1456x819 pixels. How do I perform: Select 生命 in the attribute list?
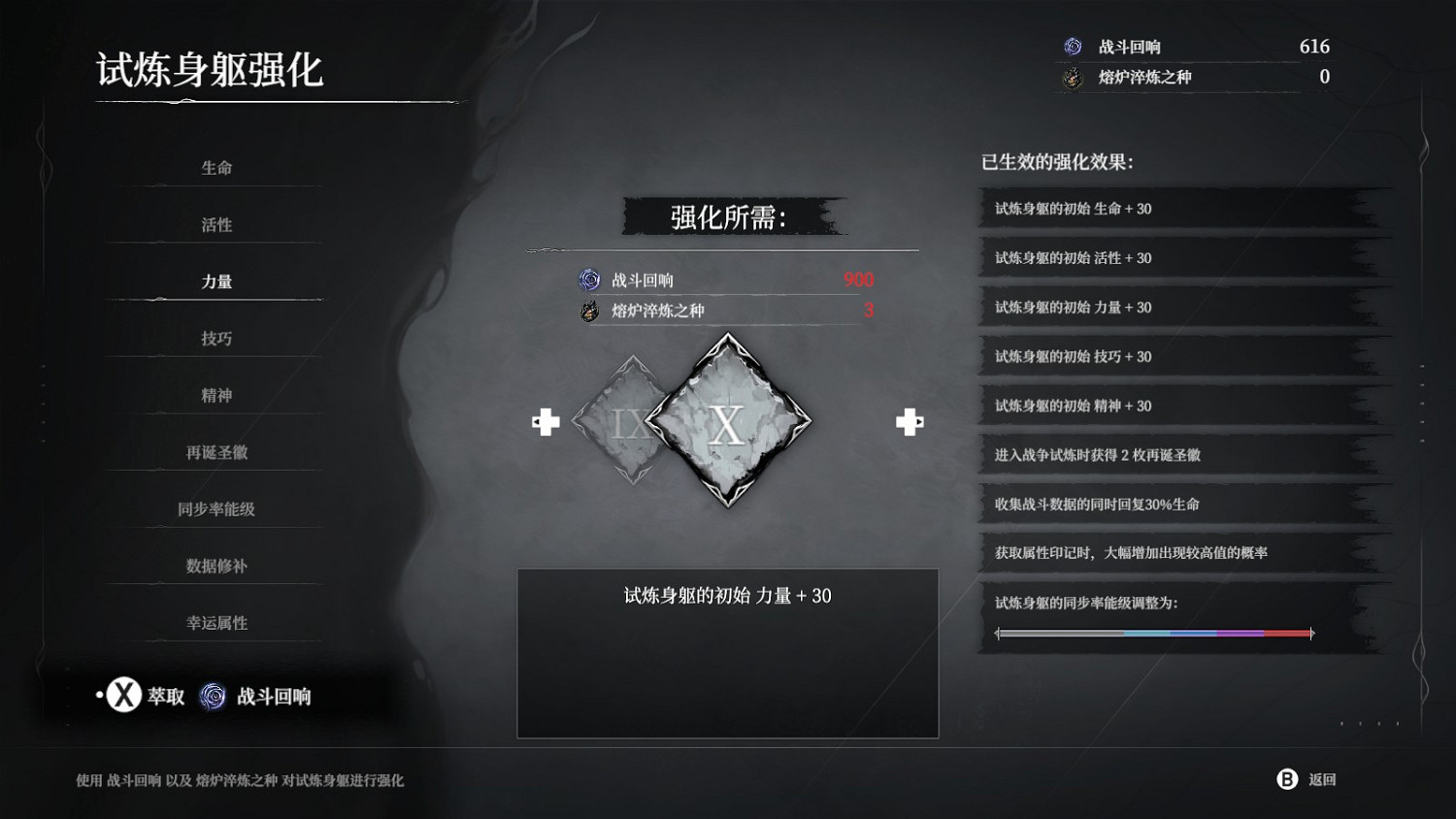tap(215, 167)
